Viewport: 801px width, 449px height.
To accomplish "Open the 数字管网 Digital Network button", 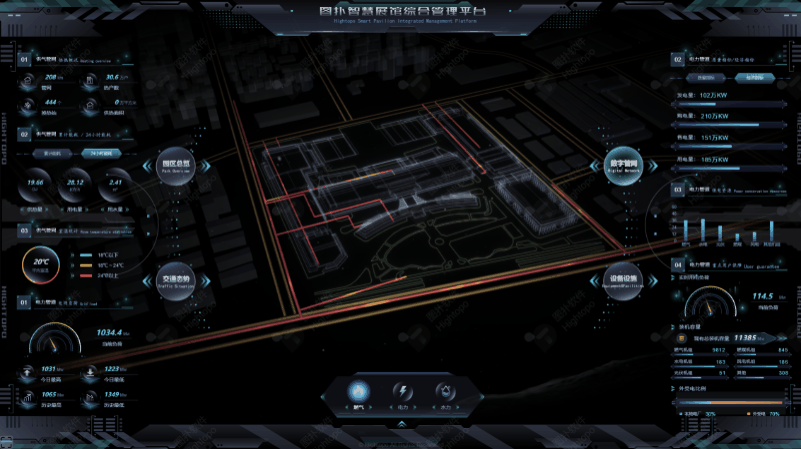I will 622,166.
